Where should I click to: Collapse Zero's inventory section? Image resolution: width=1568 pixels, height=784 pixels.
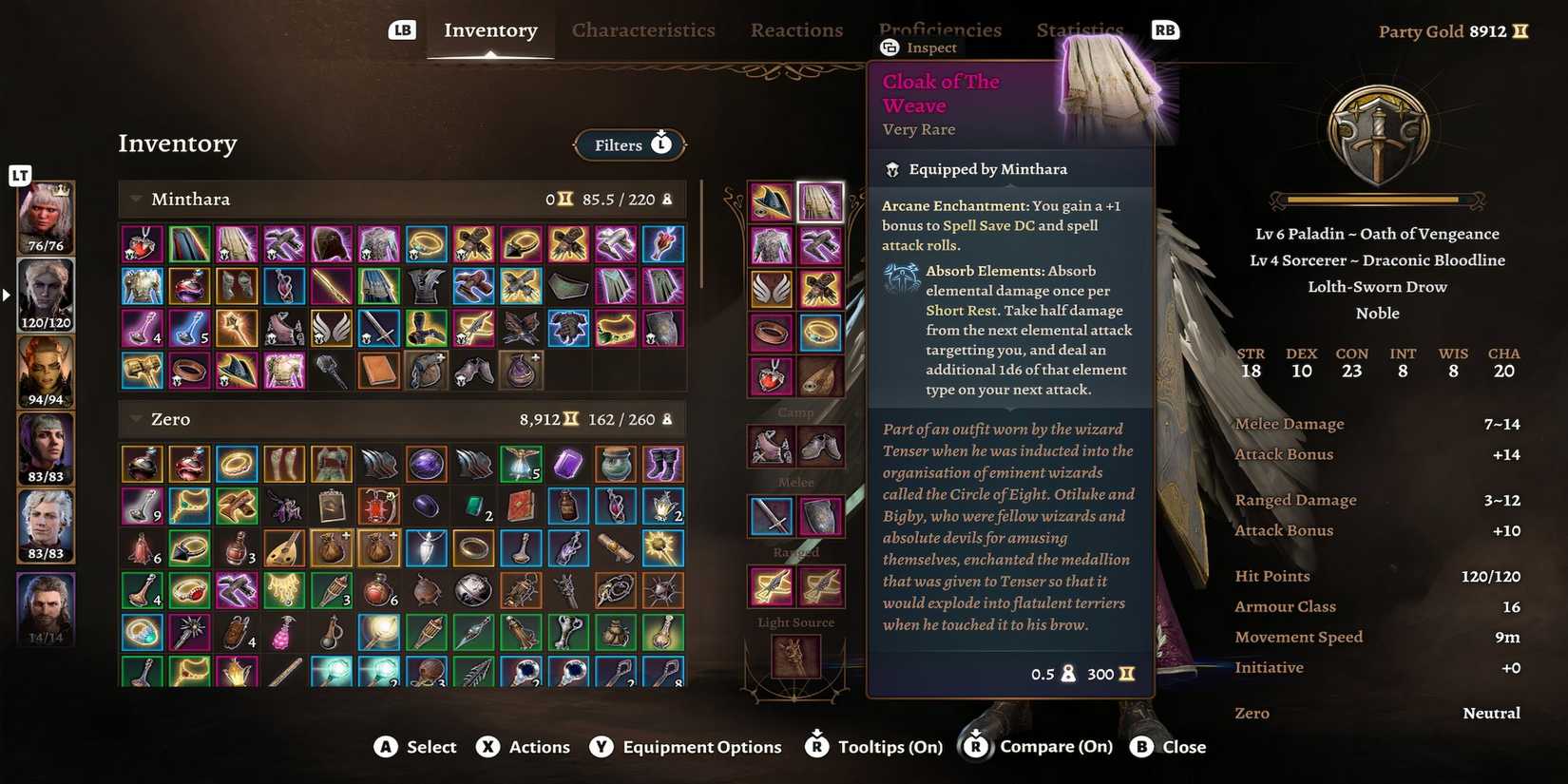136,418
